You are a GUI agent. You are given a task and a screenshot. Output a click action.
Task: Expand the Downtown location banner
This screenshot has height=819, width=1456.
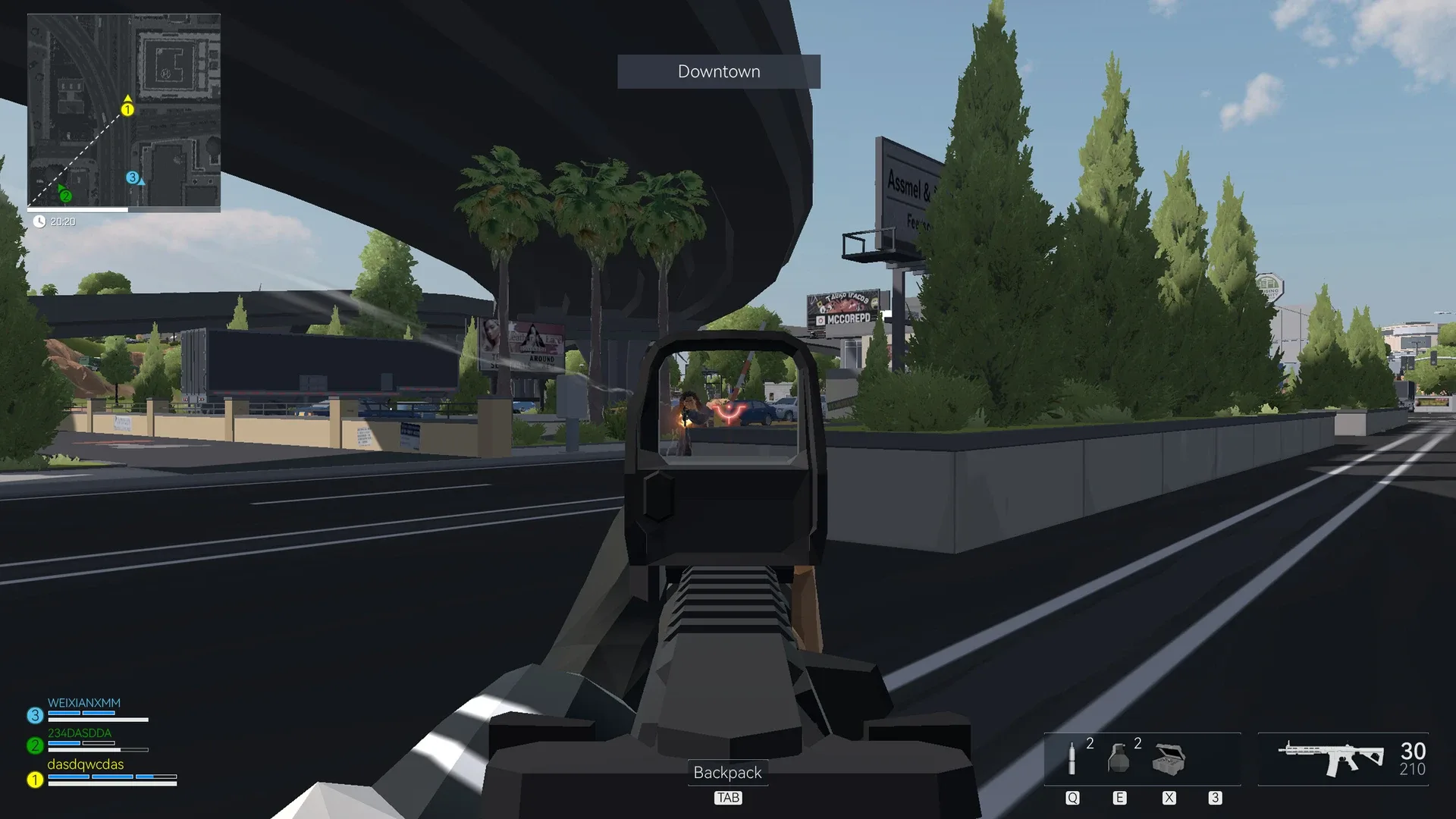pyautogui.click(x=718, y=71)
